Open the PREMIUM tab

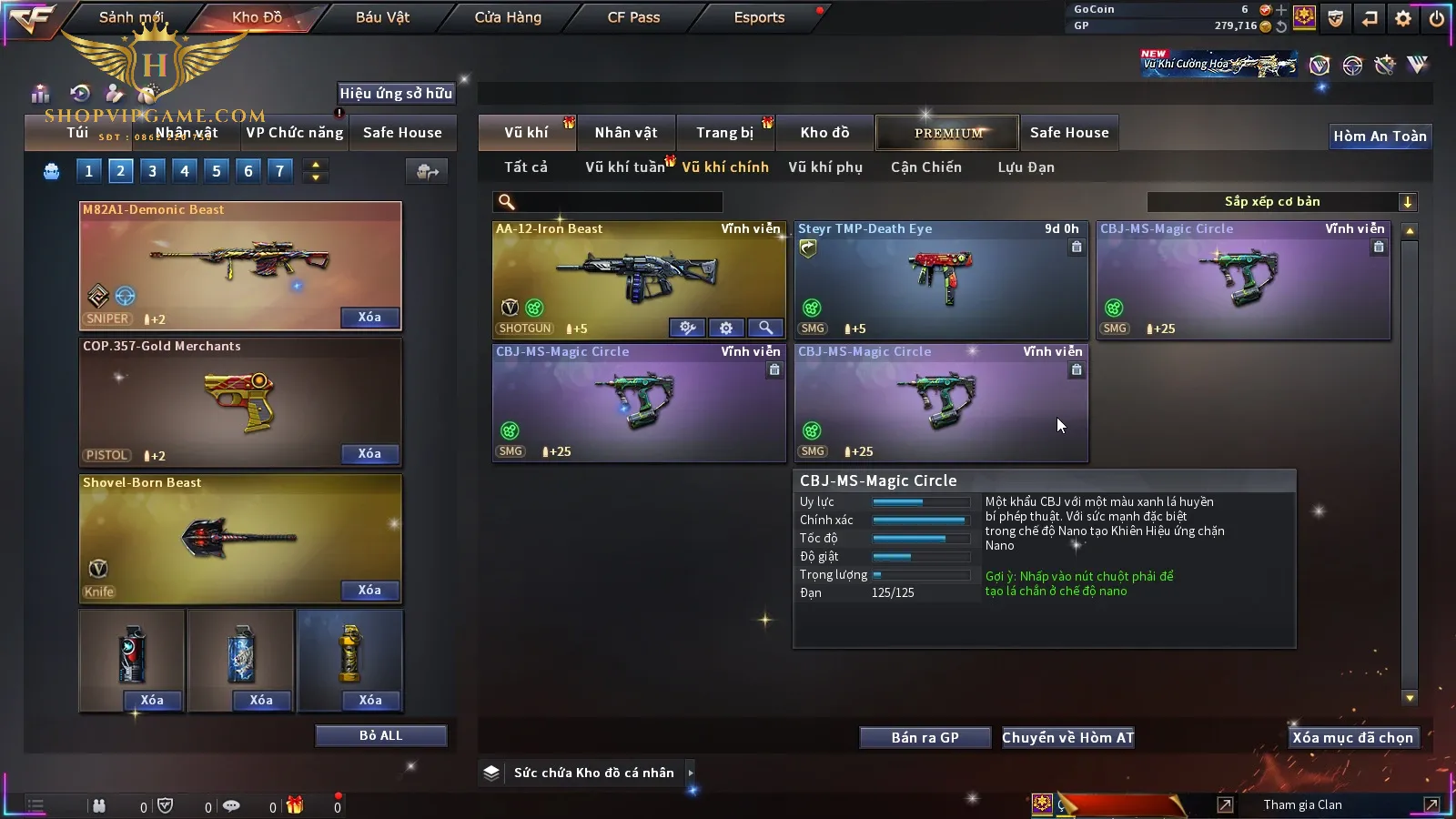coord(948,133)
